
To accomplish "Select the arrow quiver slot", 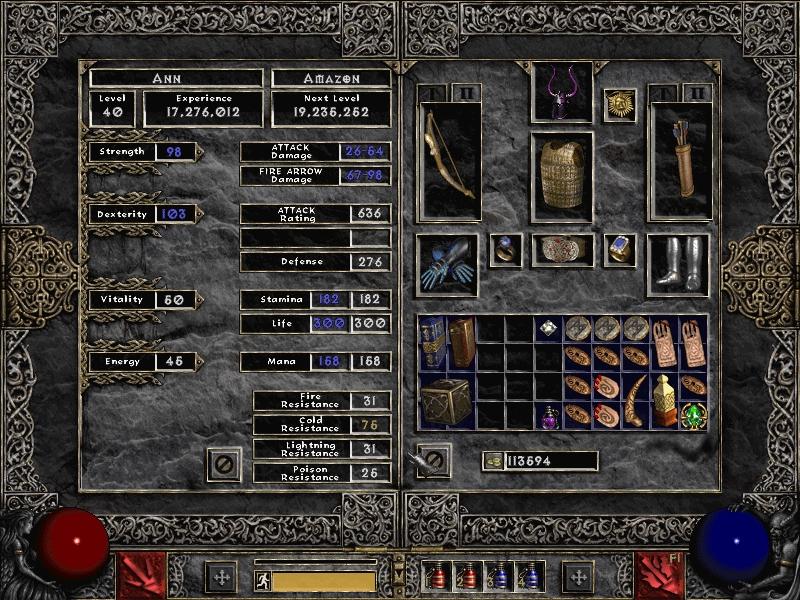I will click(680, 160).
